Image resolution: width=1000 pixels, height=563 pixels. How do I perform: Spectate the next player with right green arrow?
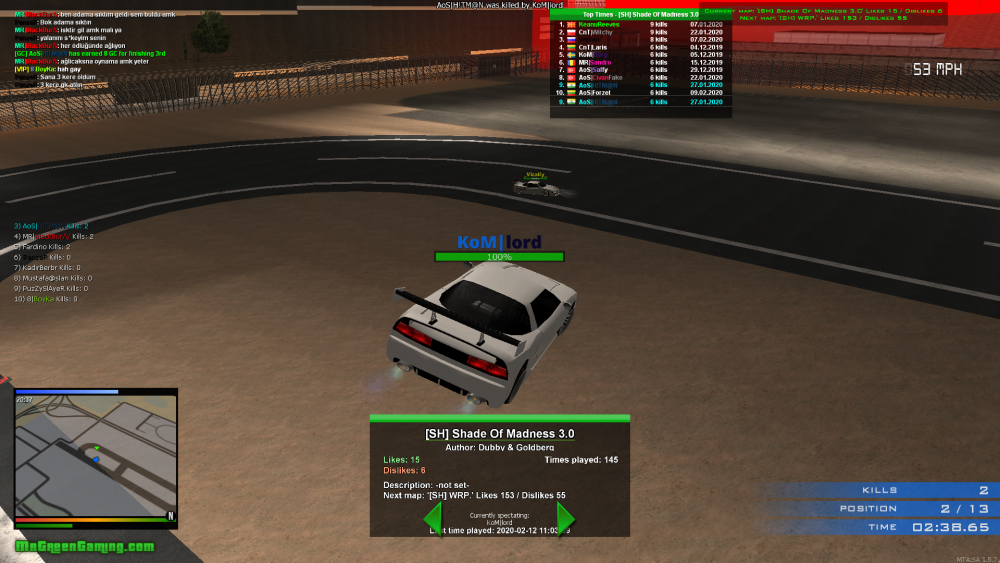click(x=565, y=518)
